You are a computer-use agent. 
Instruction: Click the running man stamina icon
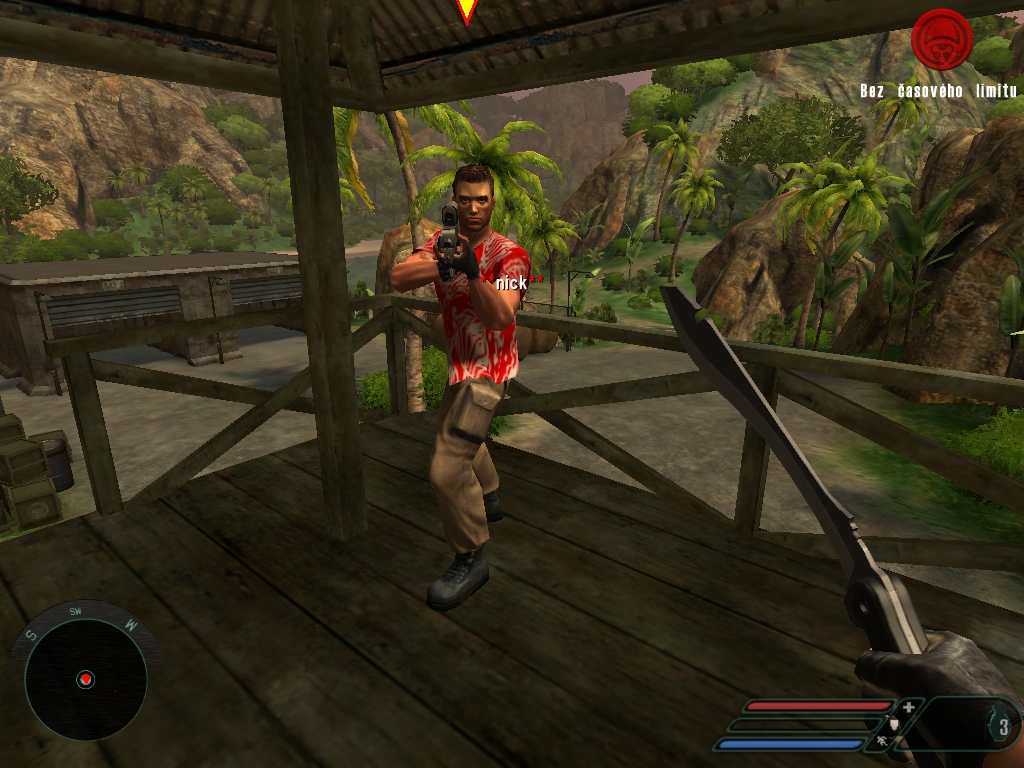(881, 742)
